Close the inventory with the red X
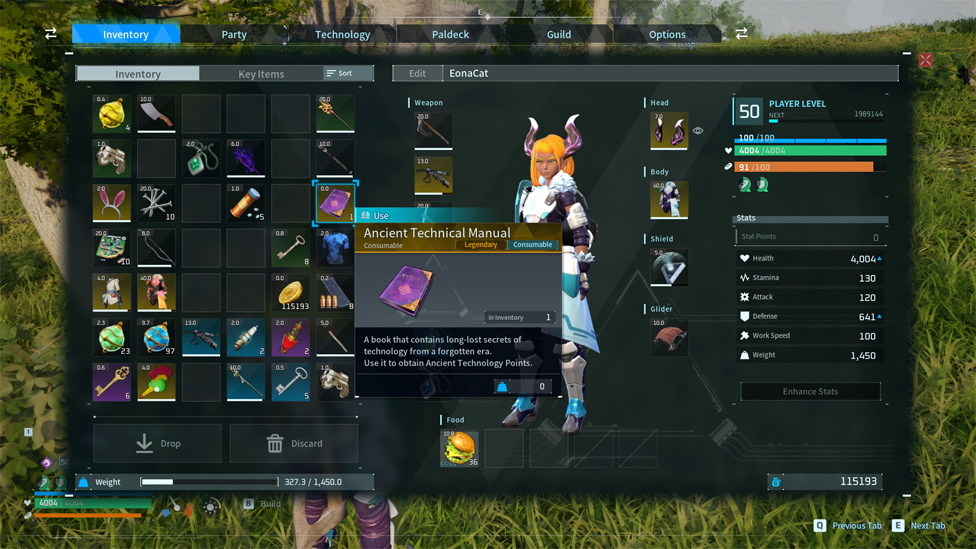The height and width of the screenshot is (549, 976). coord(926,61)
